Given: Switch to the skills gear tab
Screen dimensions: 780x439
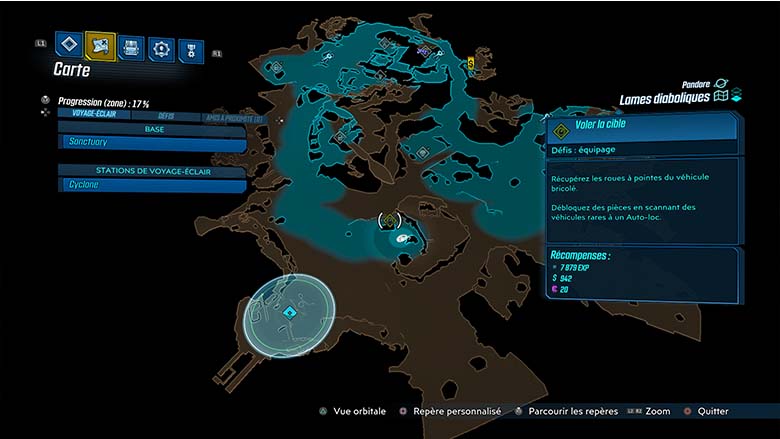Looking at the screenshot, I should (x=161, y=47).
